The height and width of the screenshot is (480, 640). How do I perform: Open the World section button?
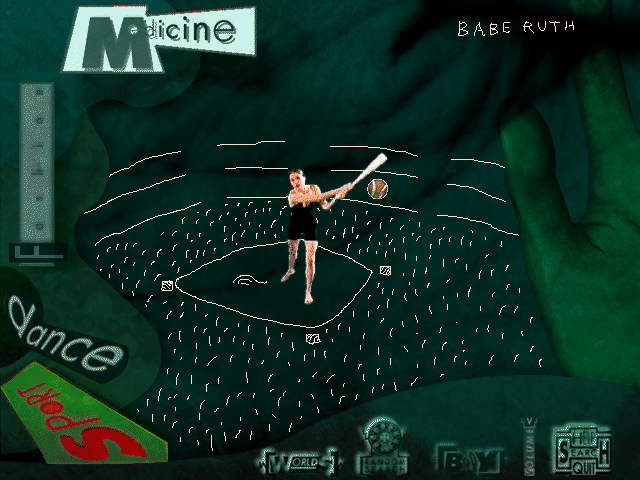(300, 461)
